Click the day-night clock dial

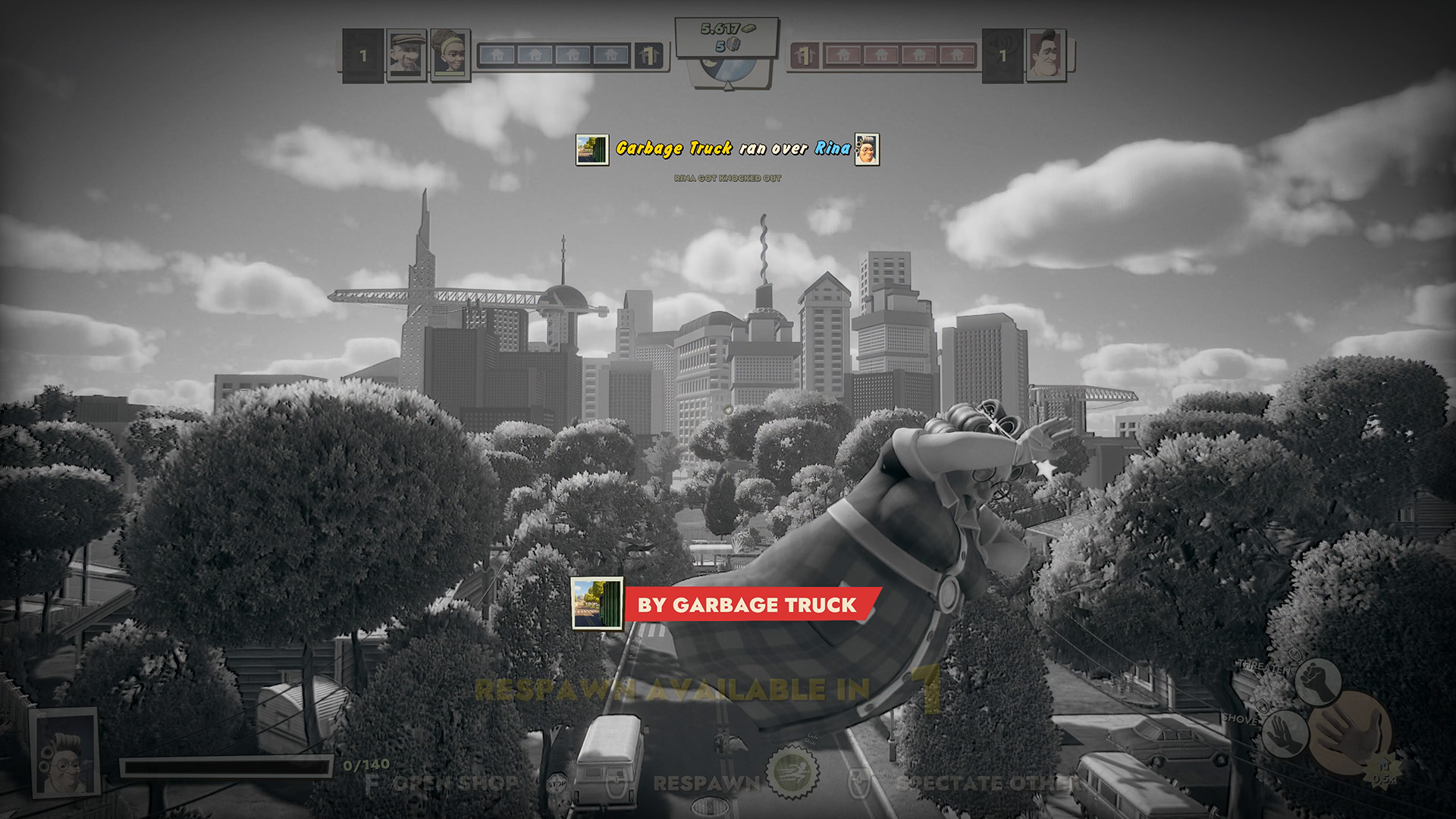tap(728, 70)
